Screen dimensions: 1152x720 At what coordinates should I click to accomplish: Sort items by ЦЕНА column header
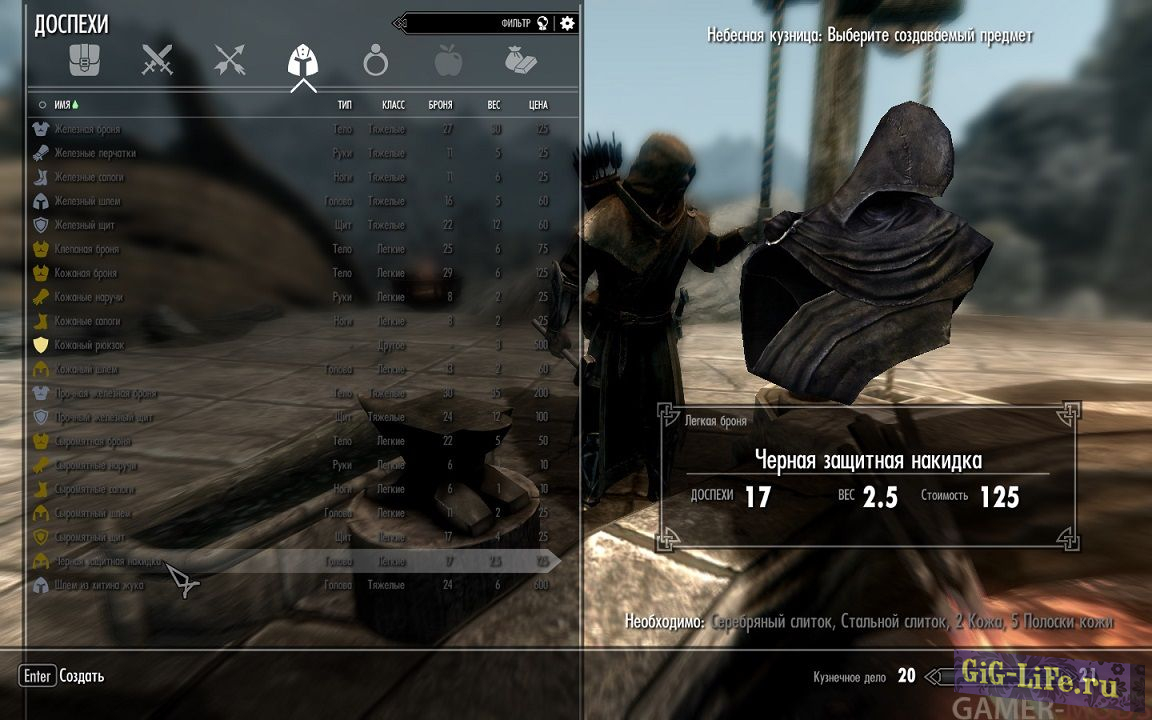pos(538,104)
